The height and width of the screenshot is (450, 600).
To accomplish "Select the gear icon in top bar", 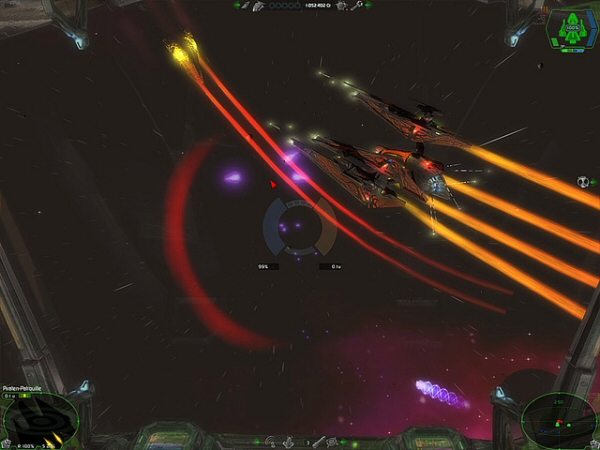I will (x=341, y=6).
